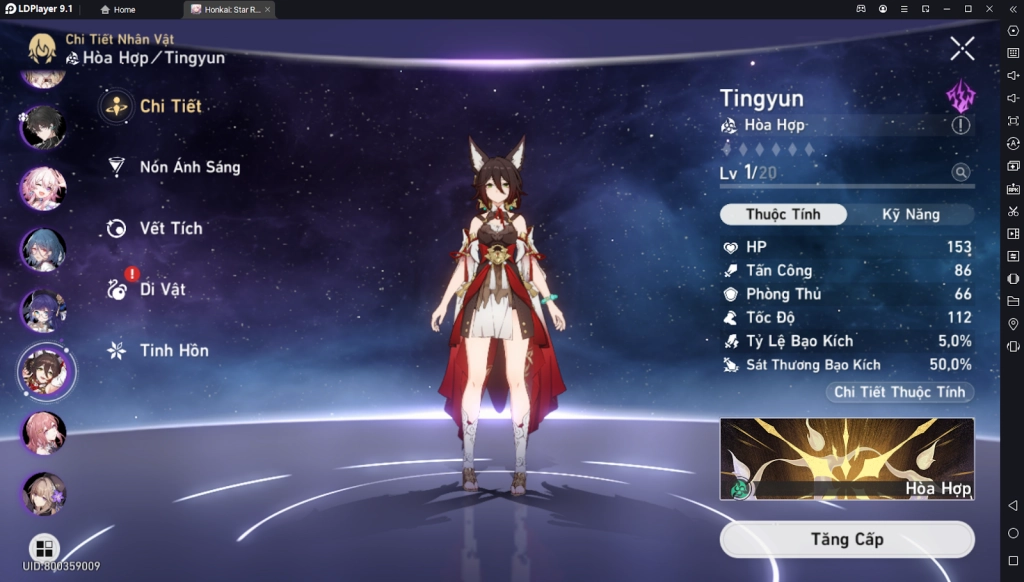The height and width of the screenshot is (582, 1024).
Task: Click the magnifier icon beside the level
Action: pyautogui.click(x=961, y=173)
